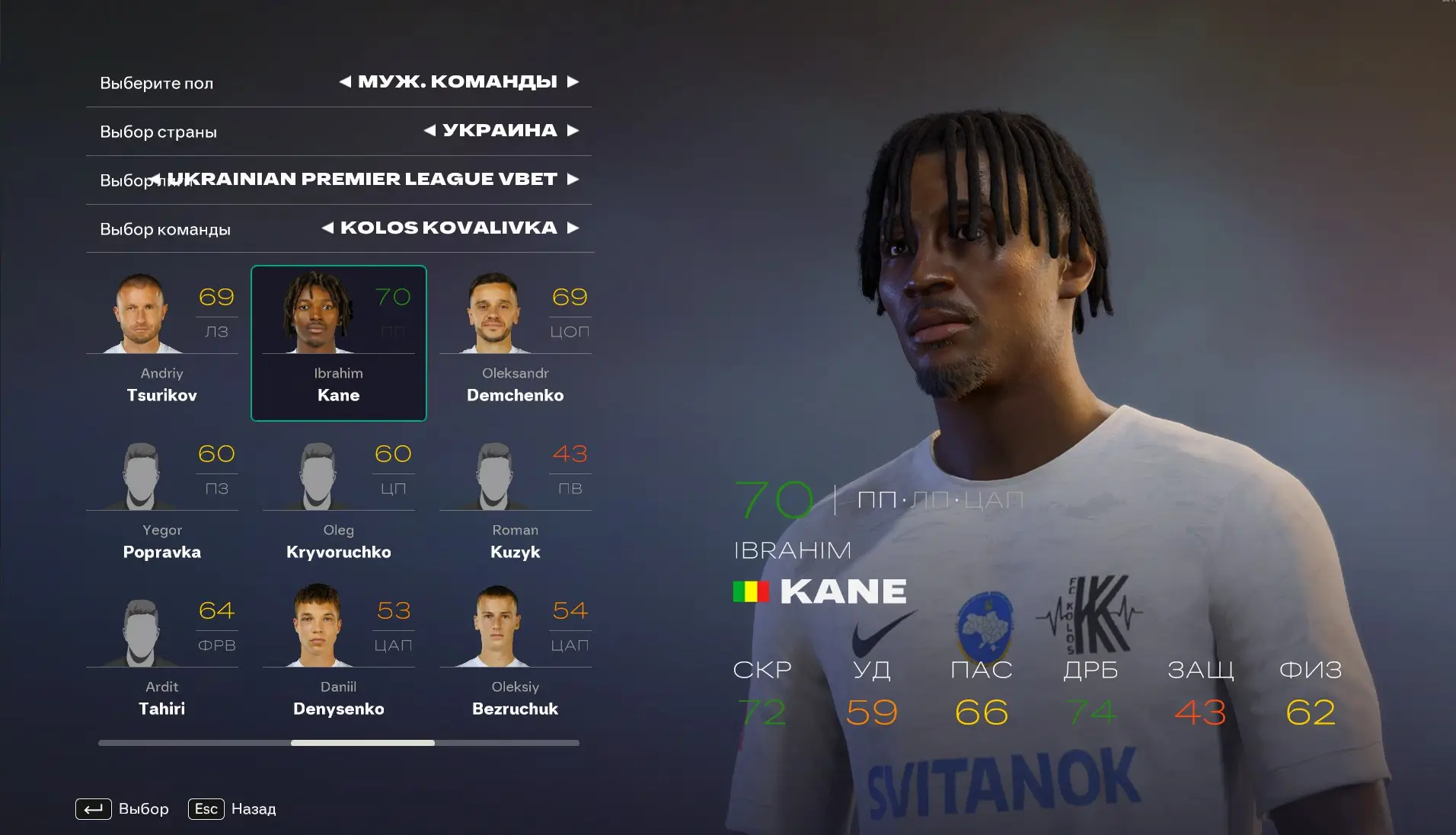
Task: Choose the next team after Kolos Kovalivka
Action: click(x=573, y=228)
